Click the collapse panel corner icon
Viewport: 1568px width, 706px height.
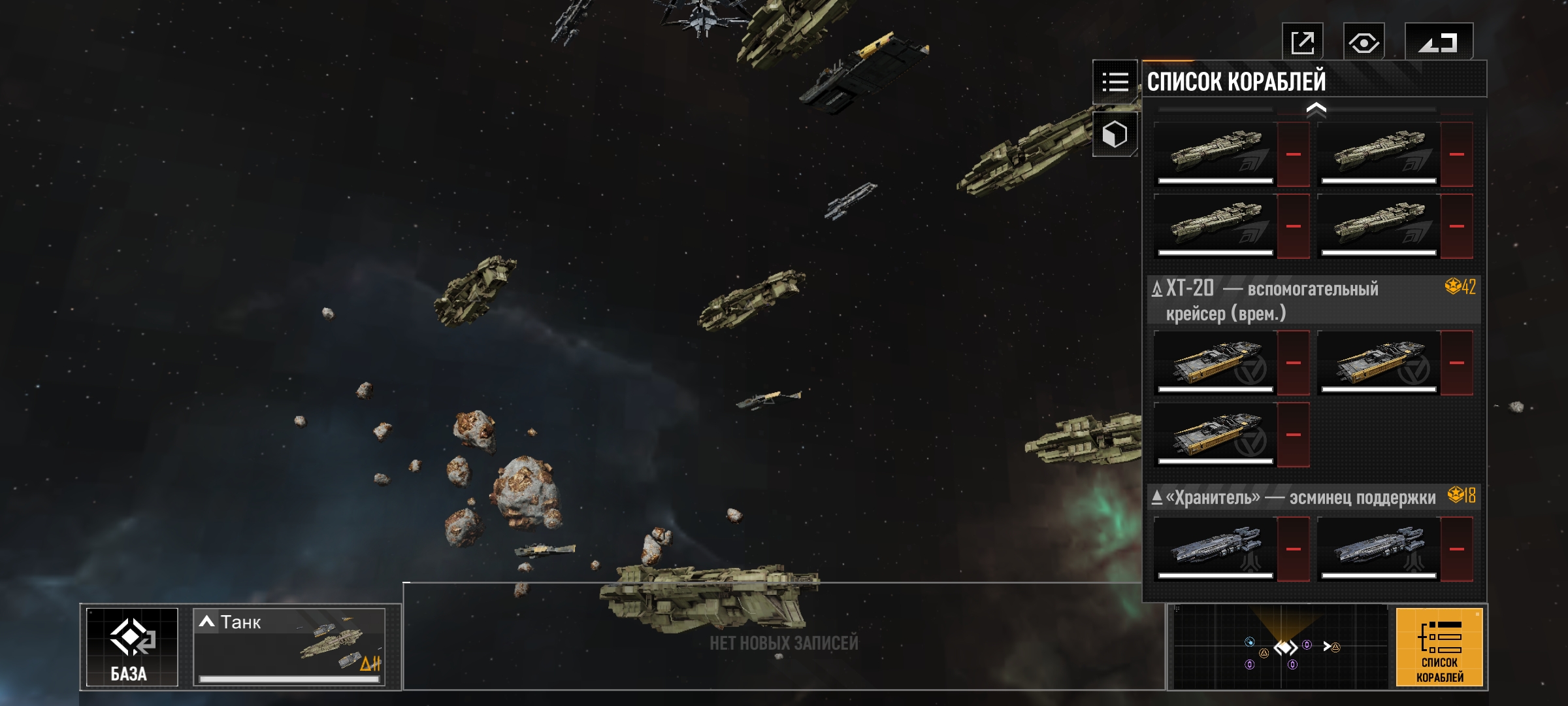coord(1438,43)
